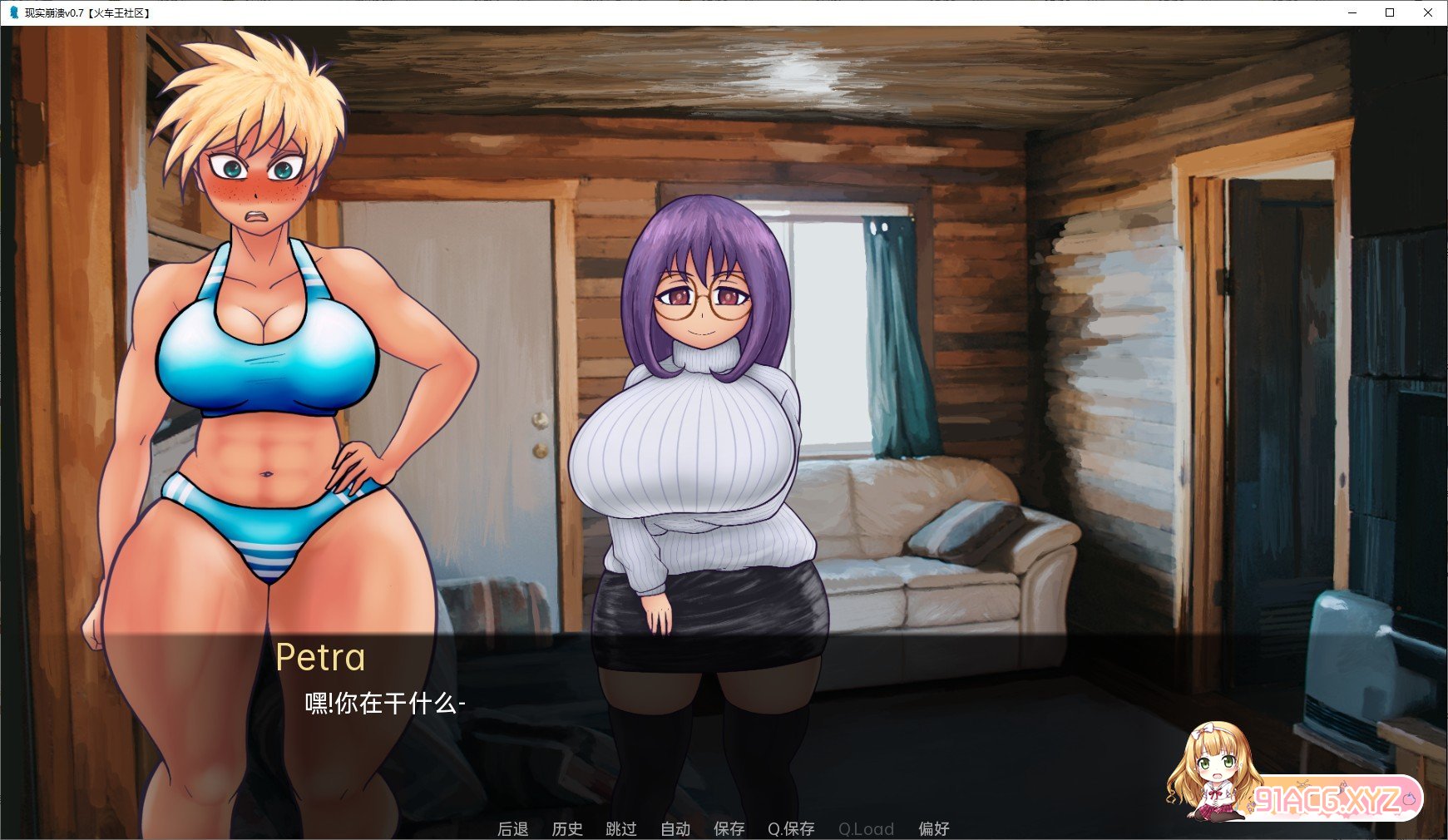Quick save with Q.保存
Screen dimensions: 1448x840
click(x=791, y=828)
